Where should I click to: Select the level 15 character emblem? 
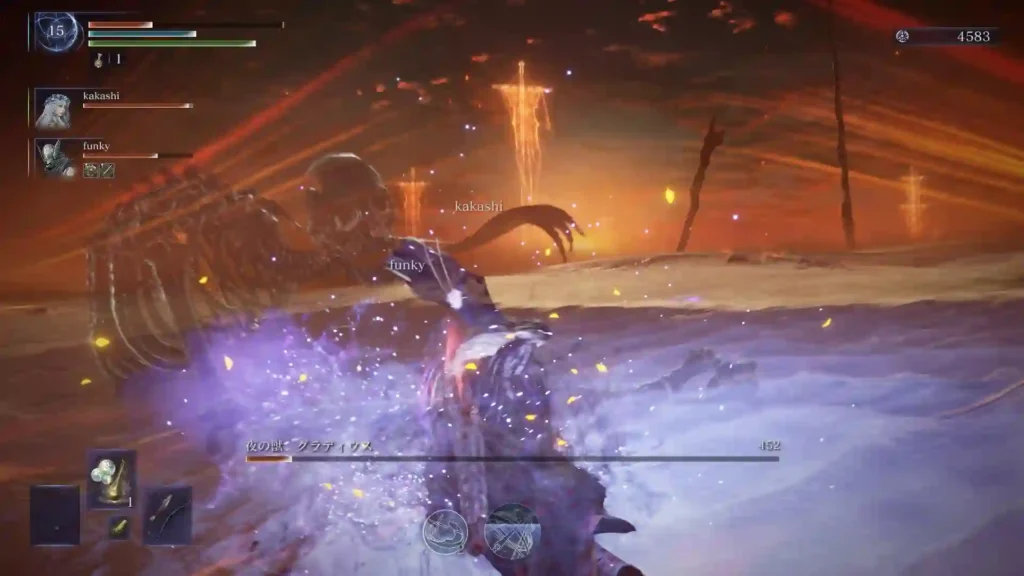tap(57, 31)
